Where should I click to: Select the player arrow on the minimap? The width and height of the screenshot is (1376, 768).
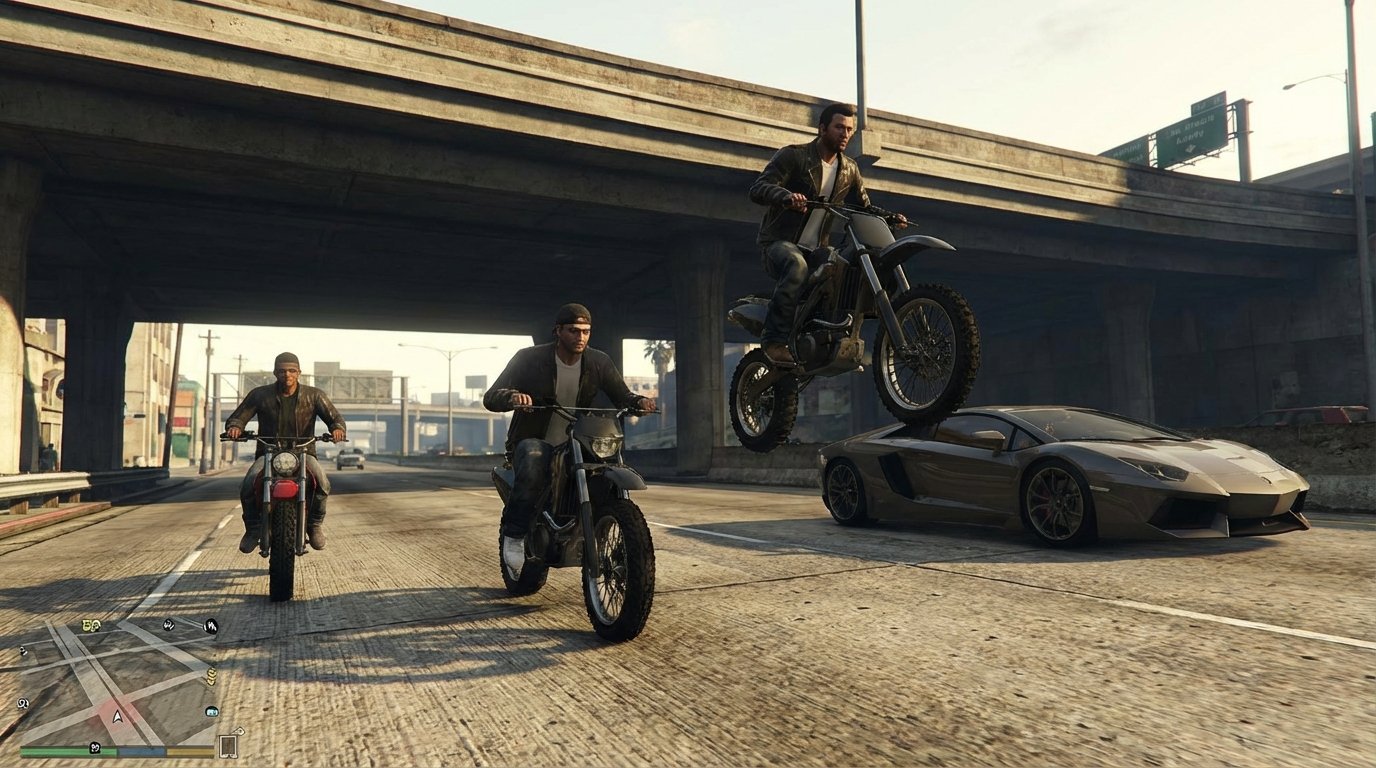coord(117,717)
